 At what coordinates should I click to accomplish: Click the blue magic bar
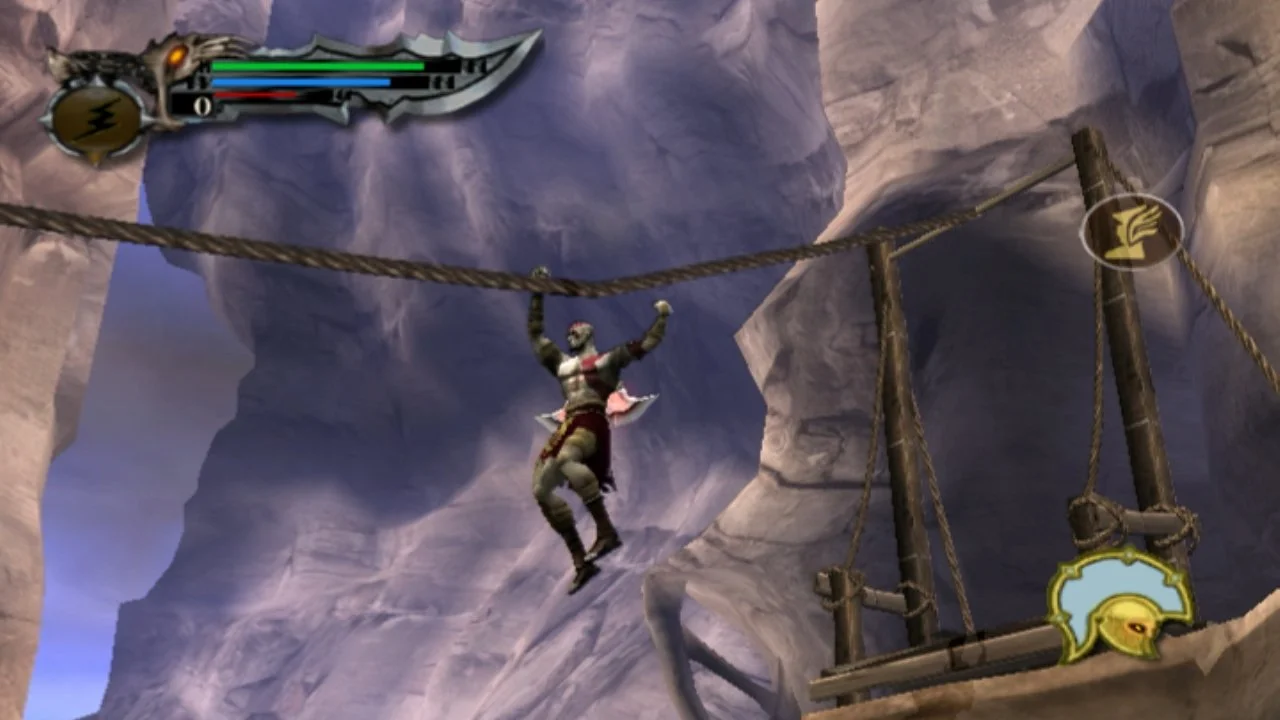coord(300,81)
